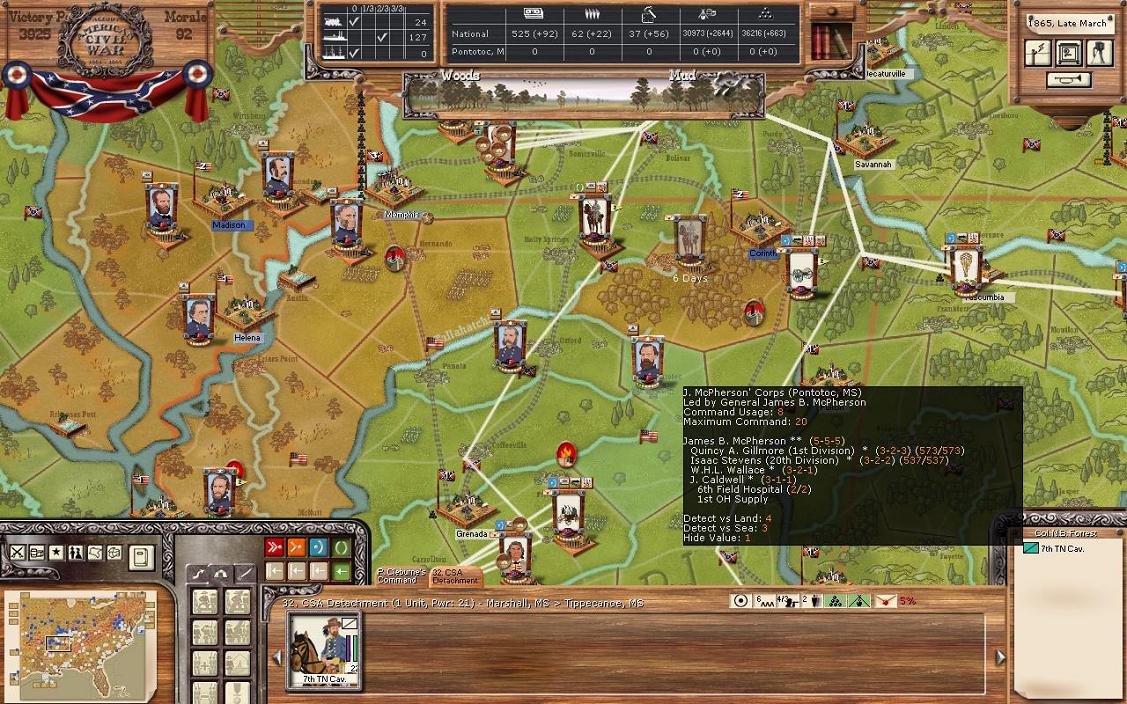Select the 7th TN Cav. unit card

point(325,650)
